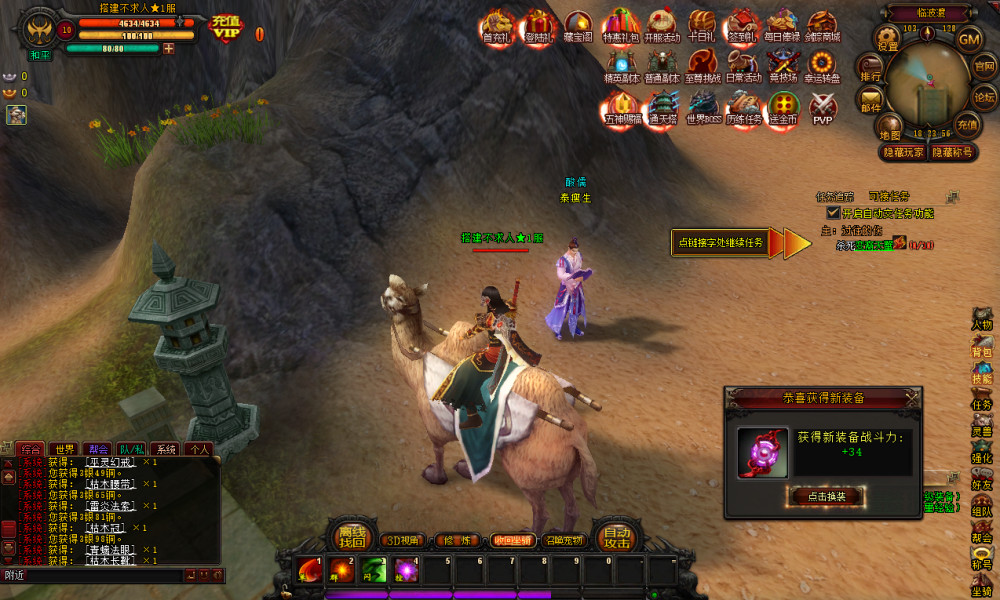
Task: Open the 首充礼 first-recharge gift
Action: coord(496,26)
